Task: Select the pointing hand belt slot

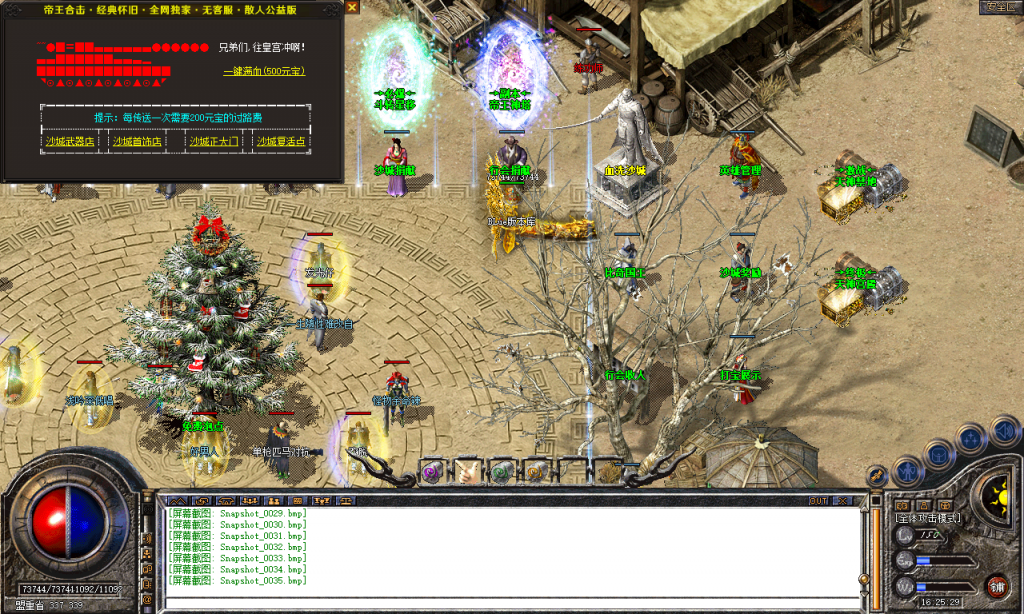Action: tap(468, 470)
